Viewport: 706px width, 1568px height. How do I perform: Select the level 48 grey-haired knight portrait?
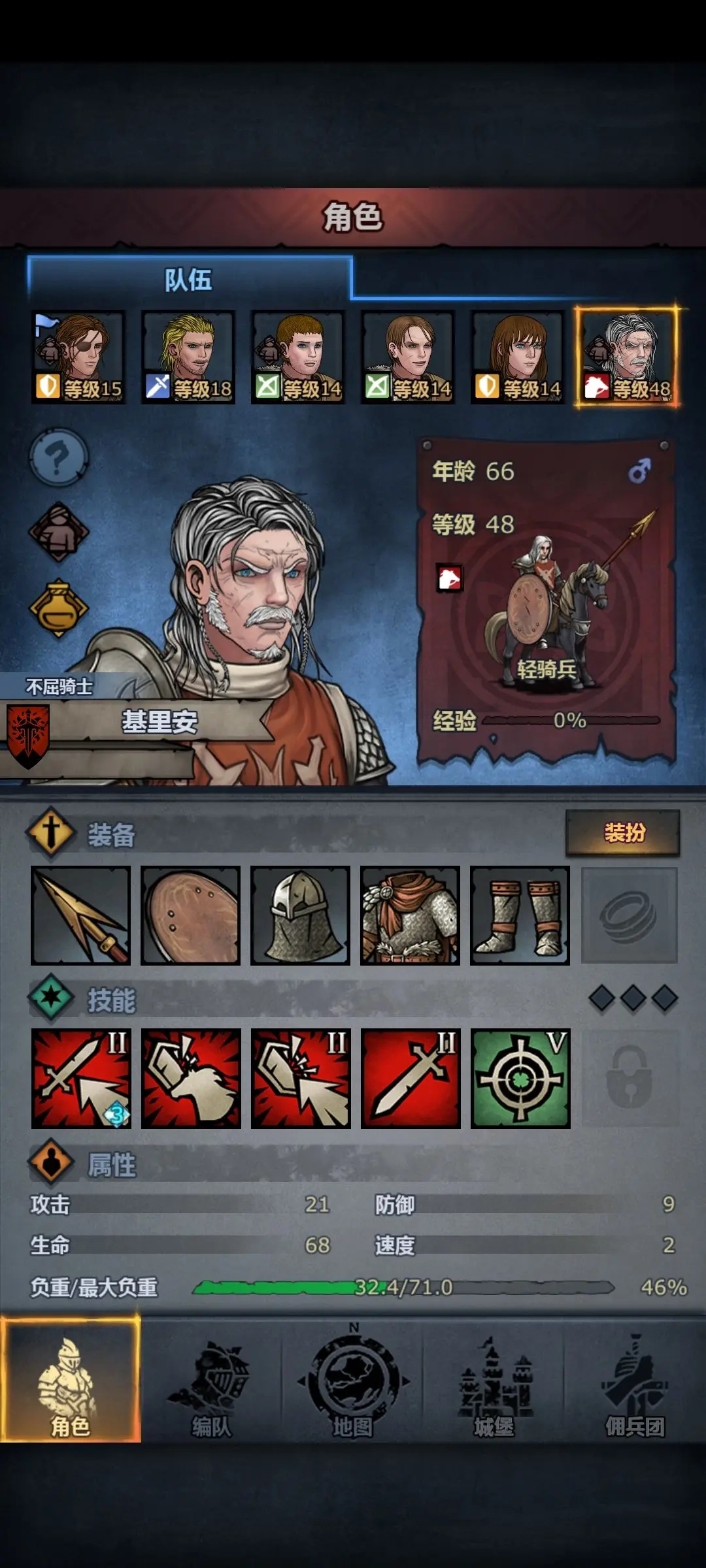[x=628, y=357]
